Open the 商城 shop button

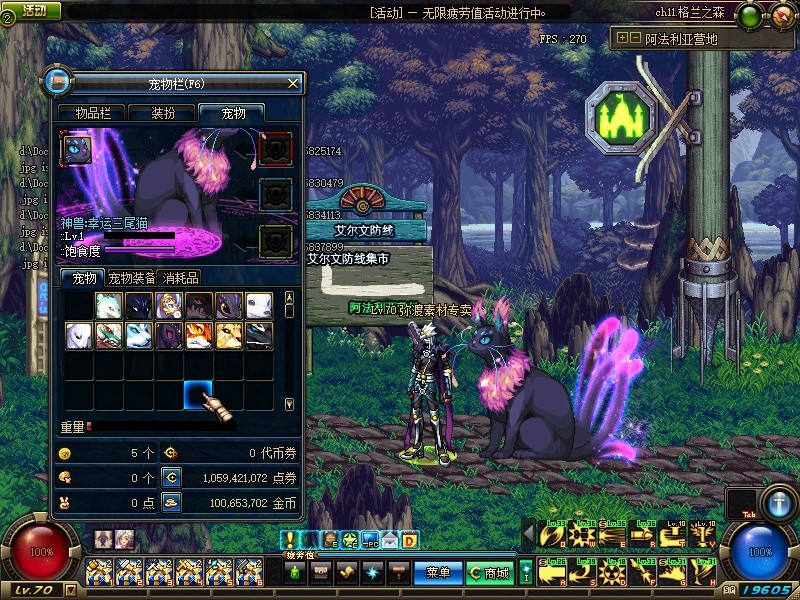coord(489,573)
